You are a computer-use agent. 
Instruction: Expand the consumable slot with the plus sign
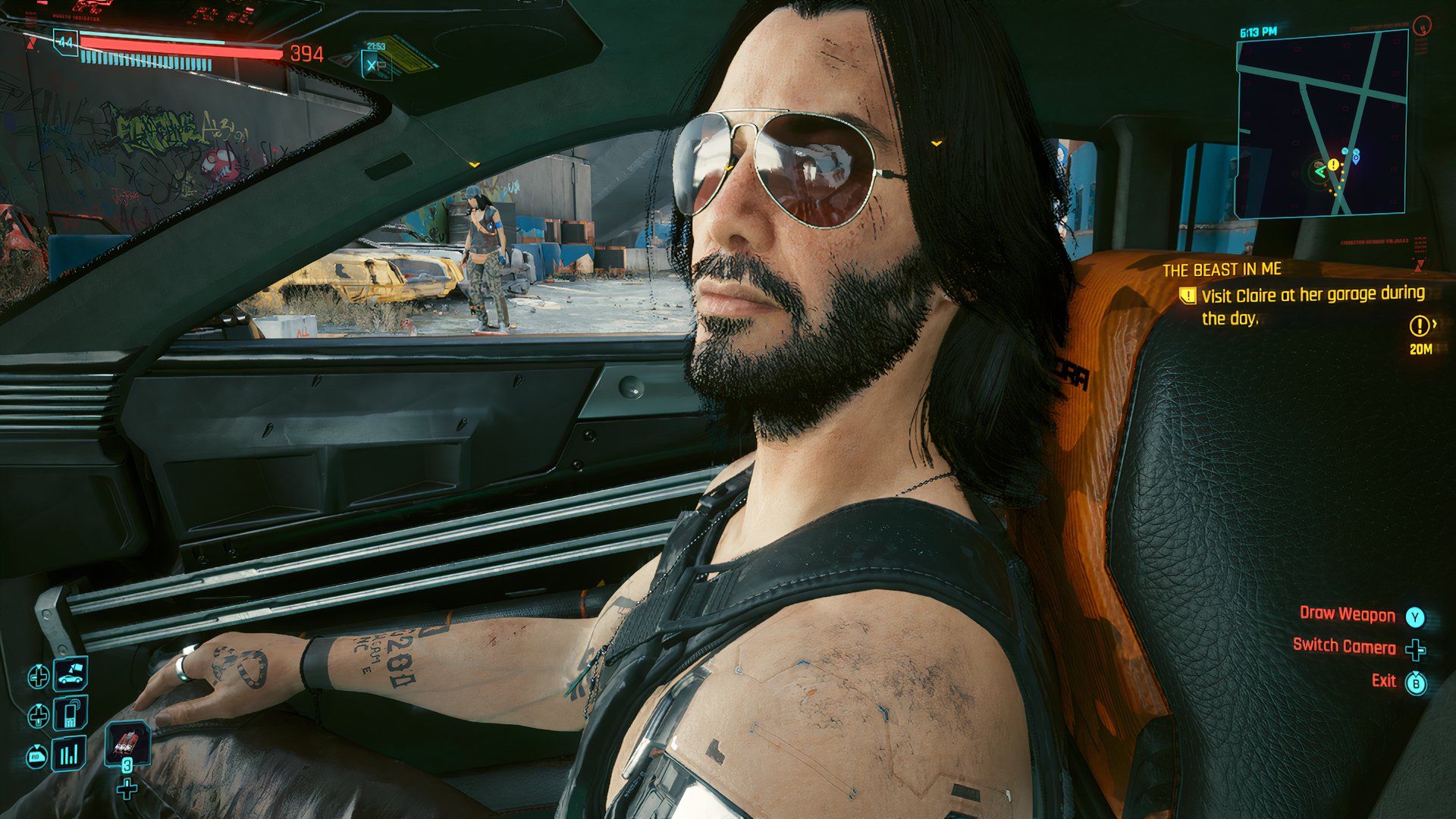pos(127,790)
